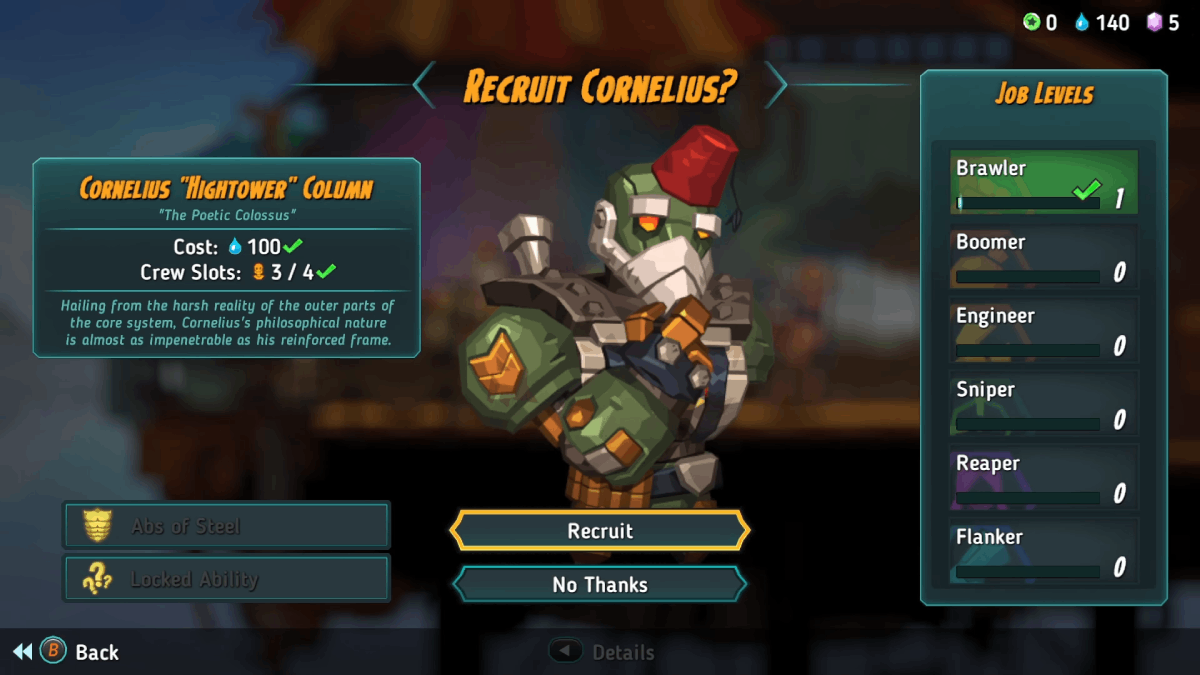
Task: Open the Reaper job row
Action: 1043,478
